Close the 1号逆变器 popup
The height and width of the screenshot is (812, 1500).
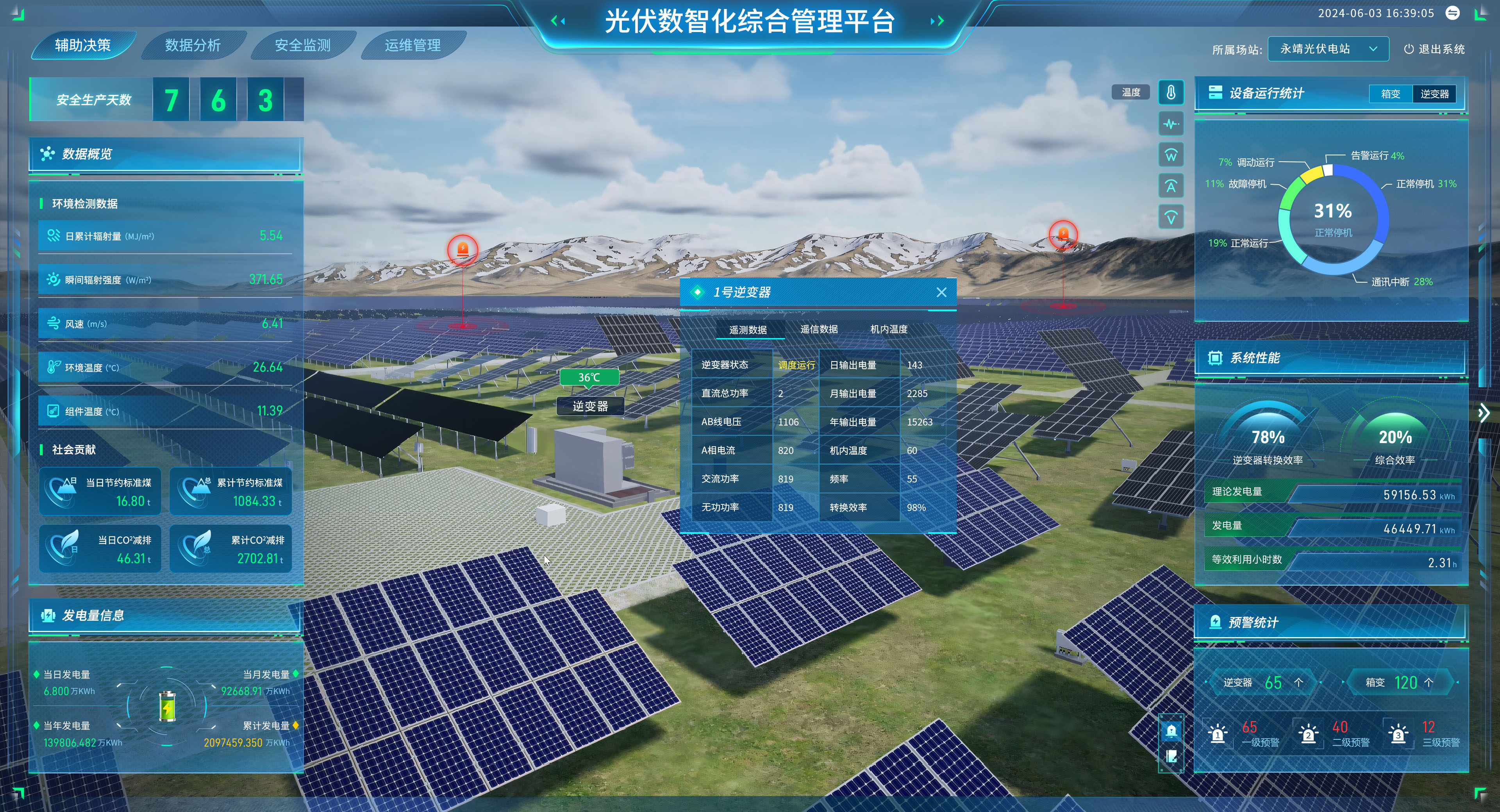point(941,292)
